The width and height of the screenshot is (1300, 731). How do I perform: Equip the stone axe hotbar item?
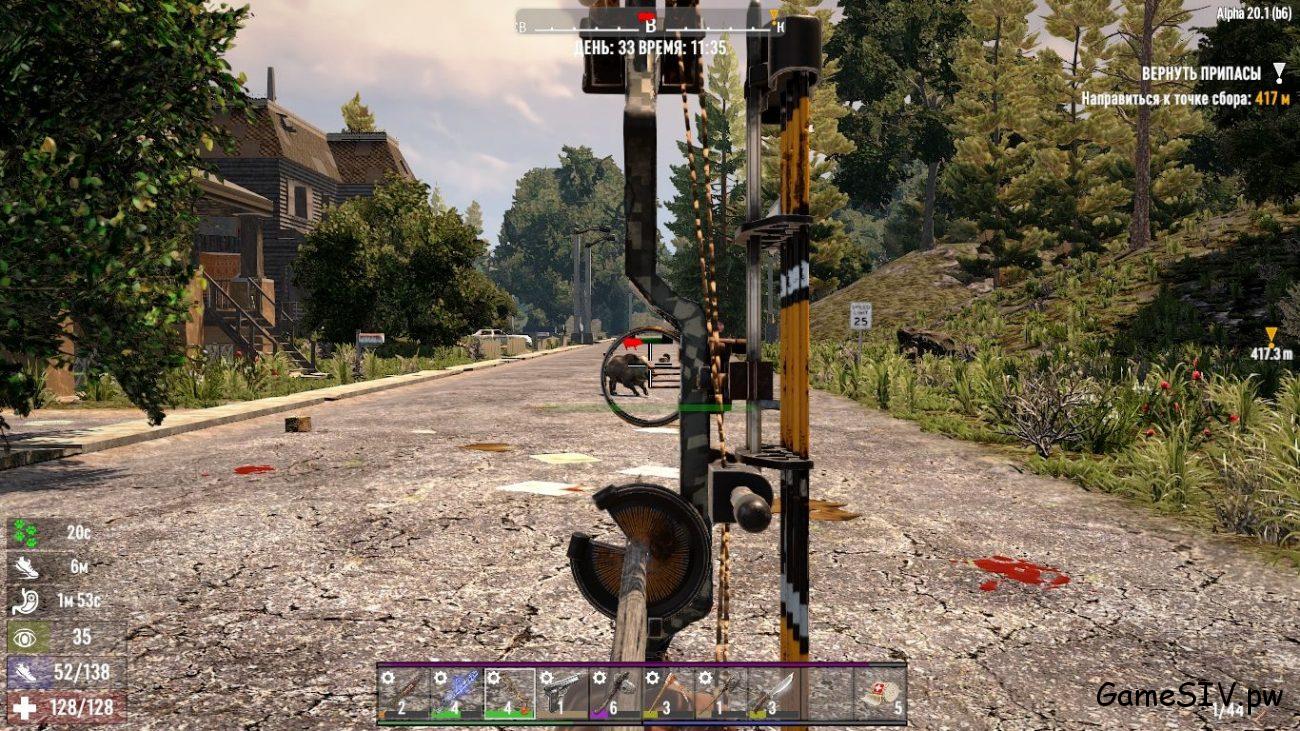click(615, 692)
